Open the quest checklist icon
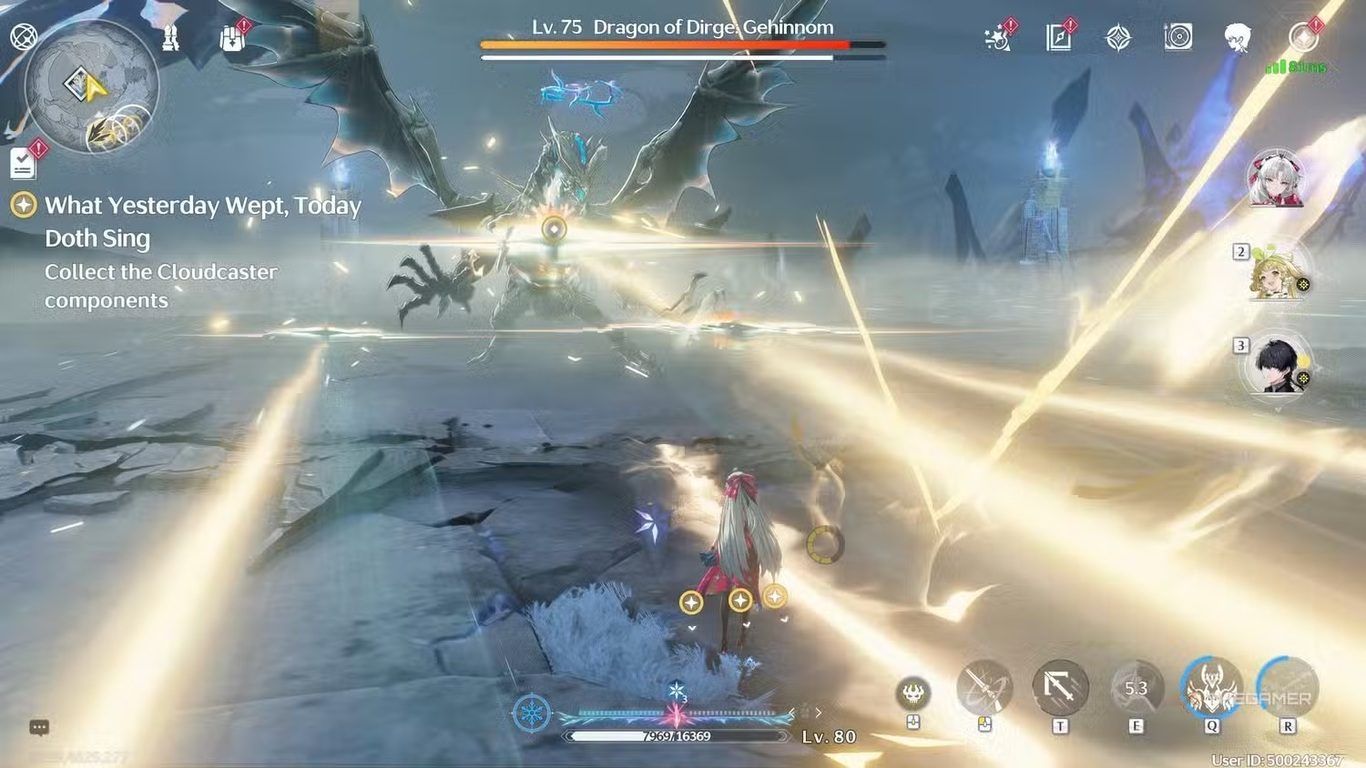This screenshot has height=768, width=1366. pyautogui.click(x=23, y=162)
